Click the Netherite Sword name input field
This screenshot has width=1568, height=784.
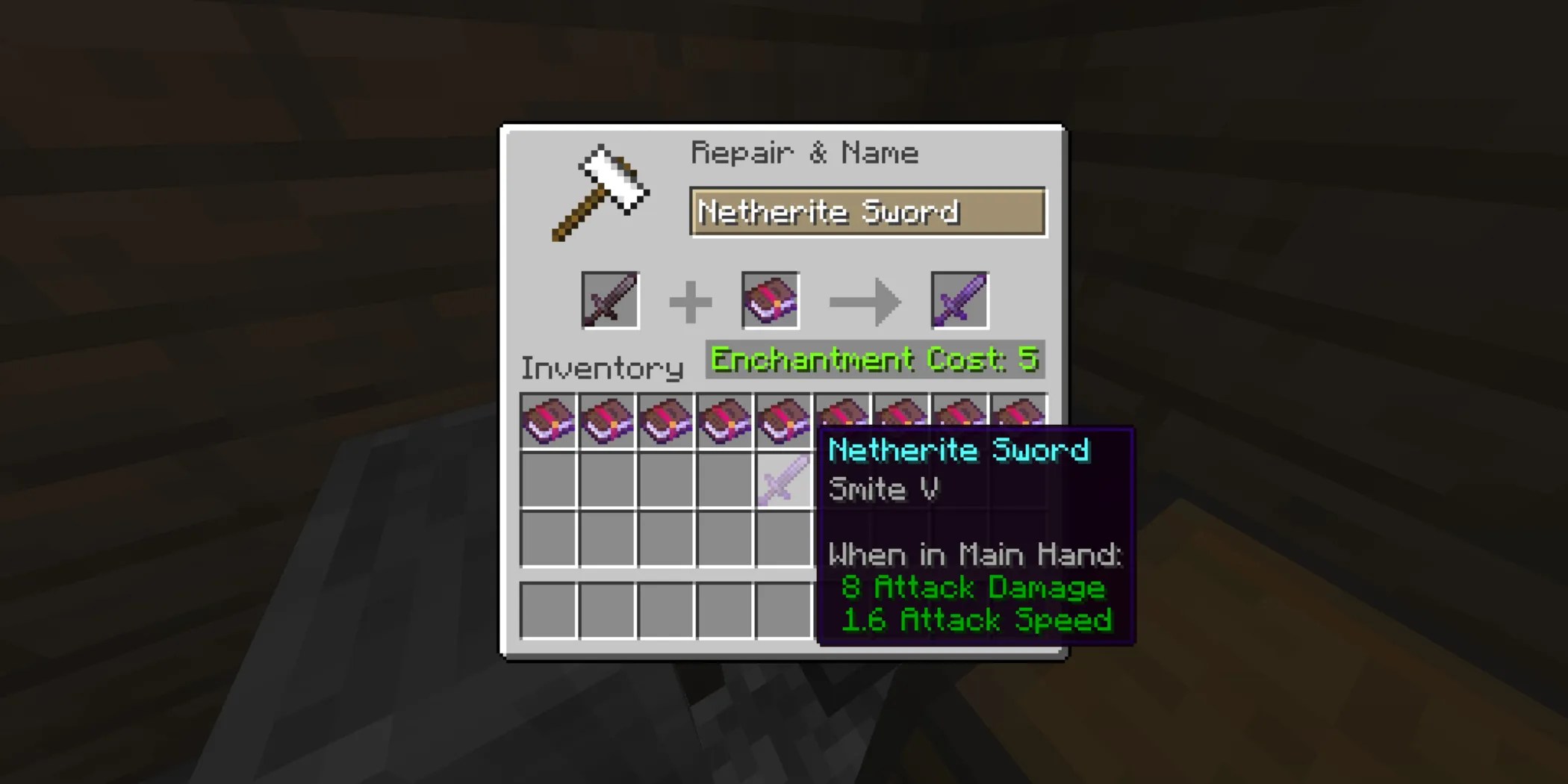(866, 212)
